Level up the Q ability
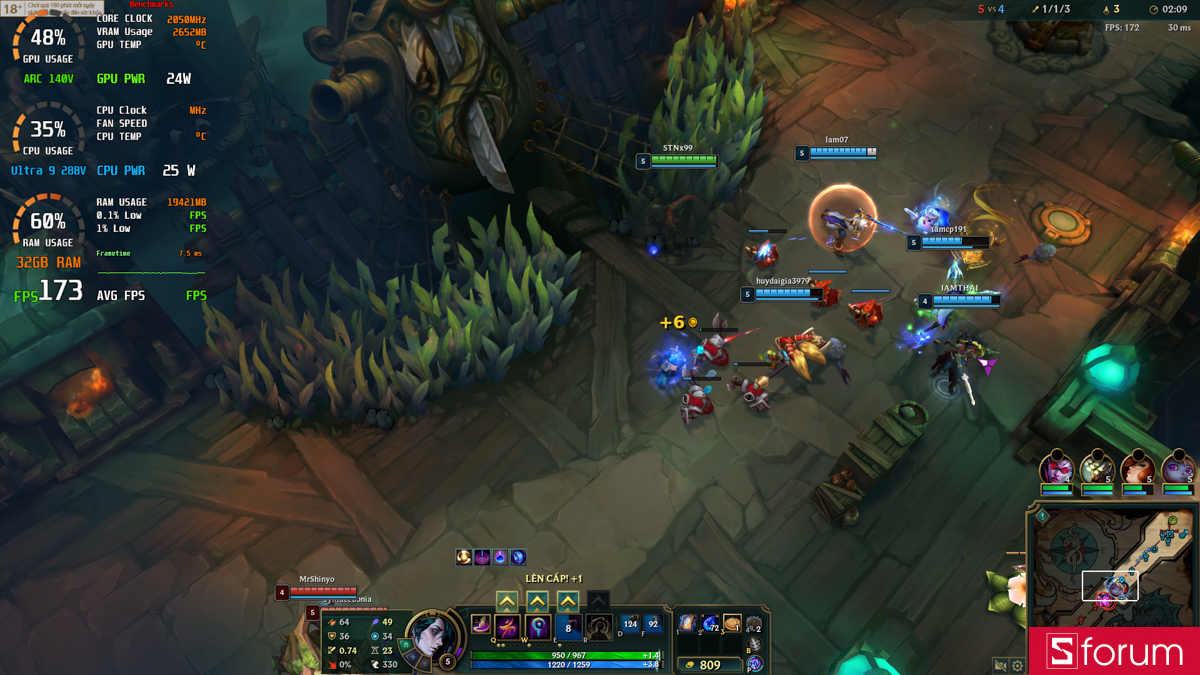 tap(507, 601)
